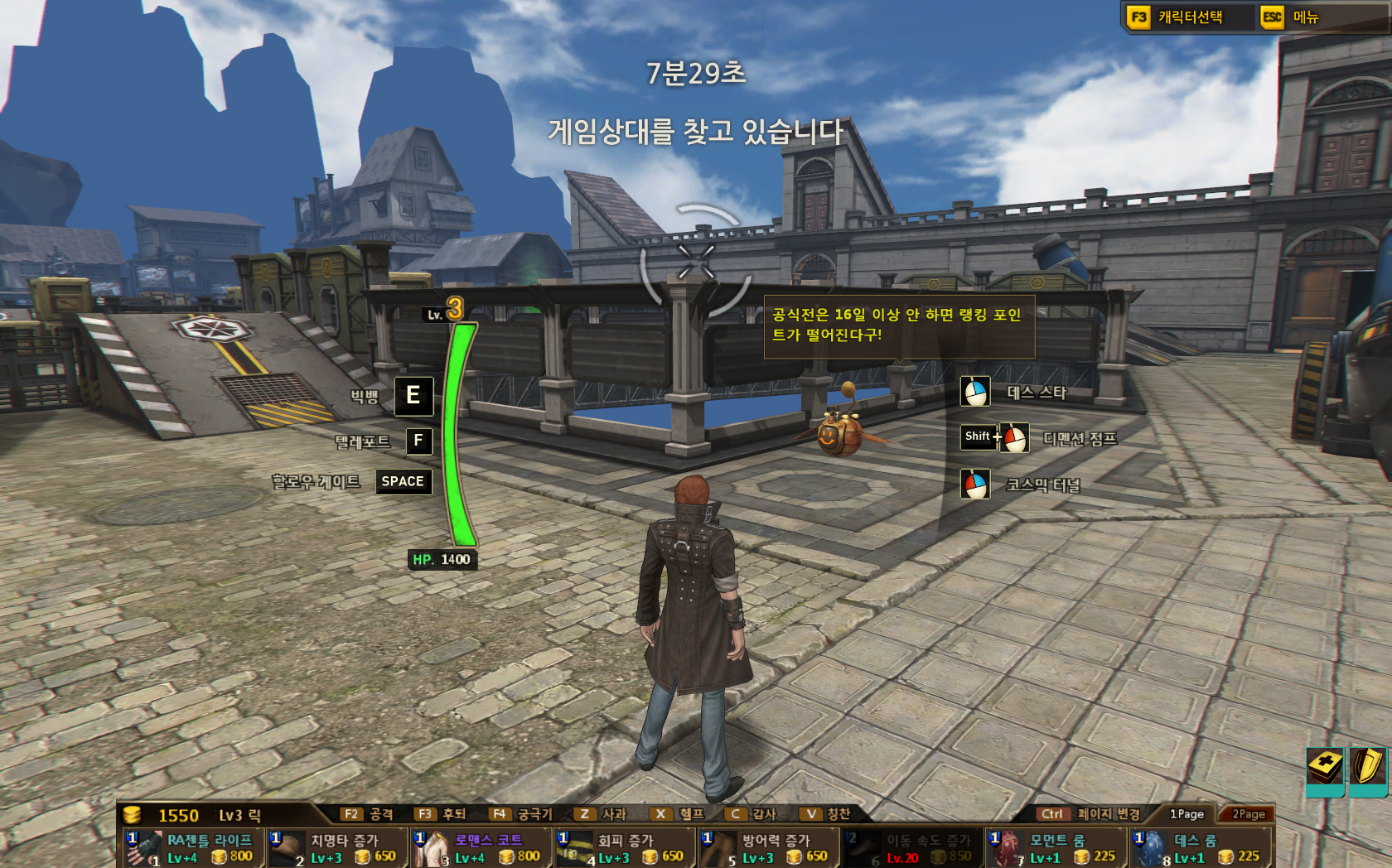Screen dimensions: 1392x868
Task: Select the 데스 룸 item slot
Action: pos(1200,848)
